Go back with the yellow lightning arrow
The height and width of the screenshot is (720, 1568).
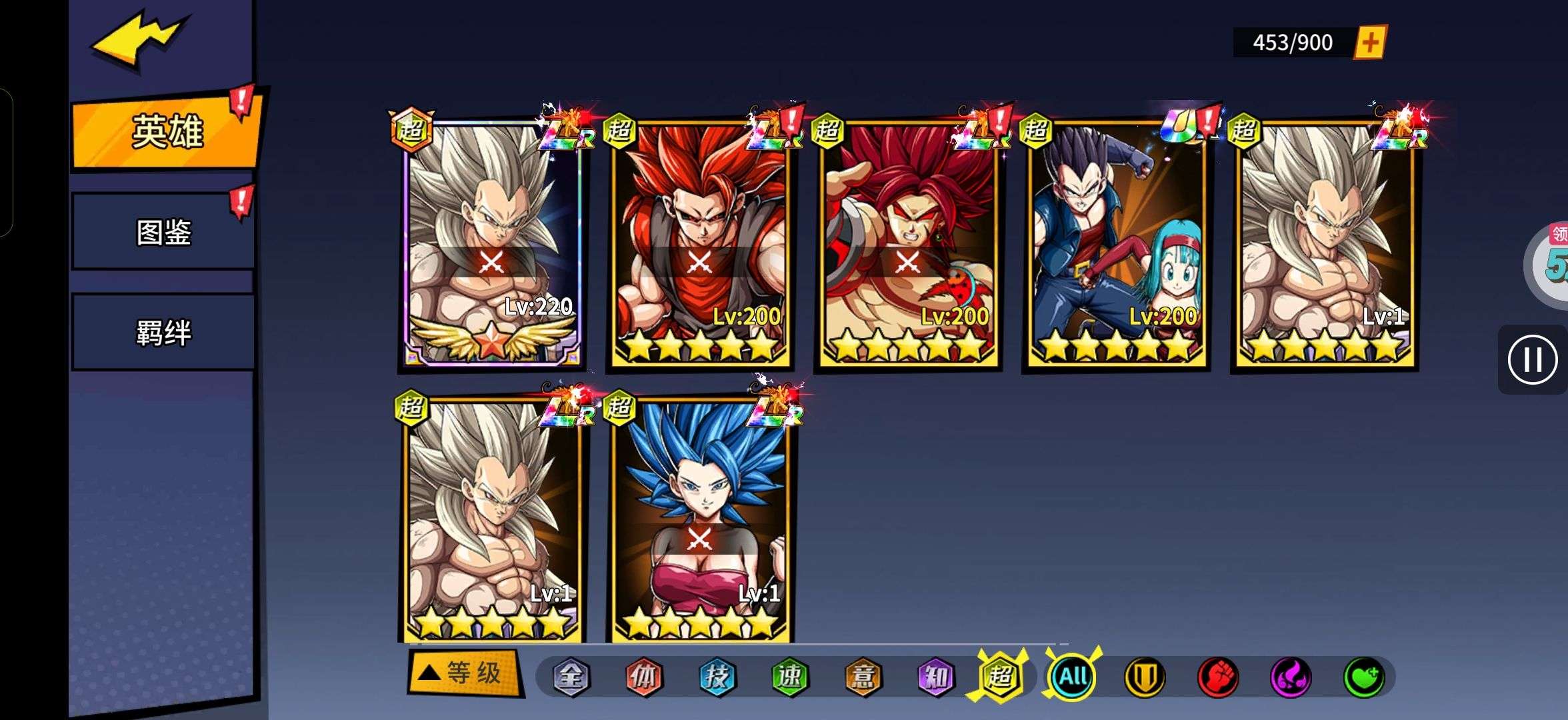coord(139,39)
